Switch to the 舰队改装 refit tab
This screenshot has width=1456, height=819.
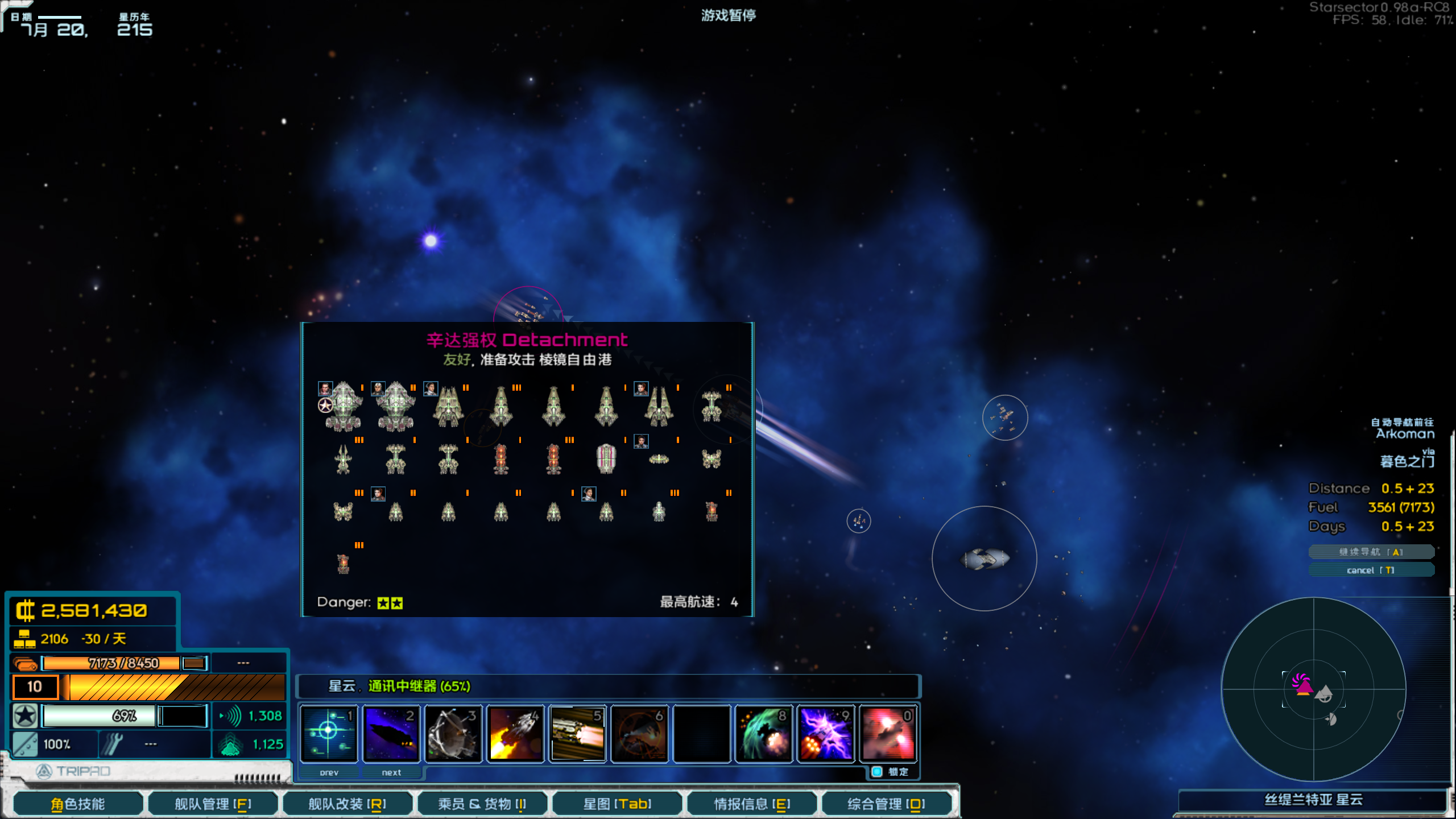click(x=347, y=804)
